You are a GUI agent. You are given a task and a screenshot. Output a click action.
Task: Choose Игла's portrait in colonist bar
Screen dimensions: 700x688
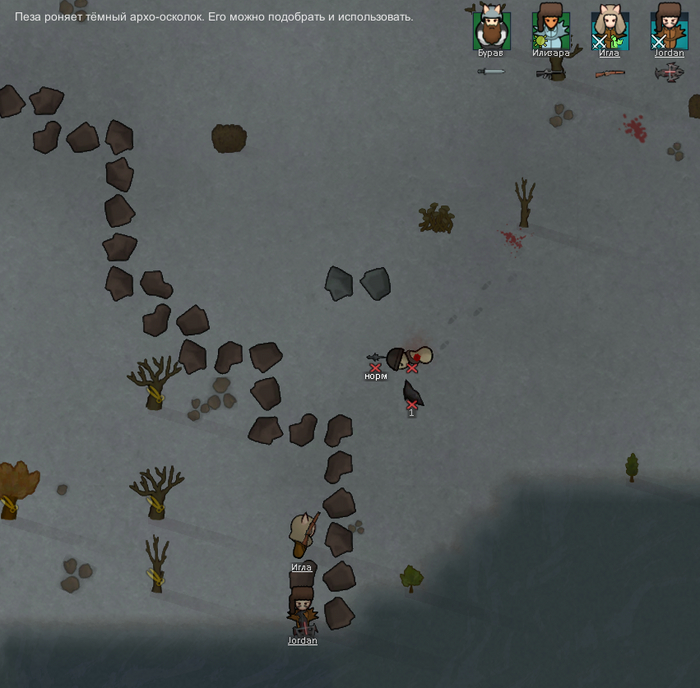click(x=610, y=27)
